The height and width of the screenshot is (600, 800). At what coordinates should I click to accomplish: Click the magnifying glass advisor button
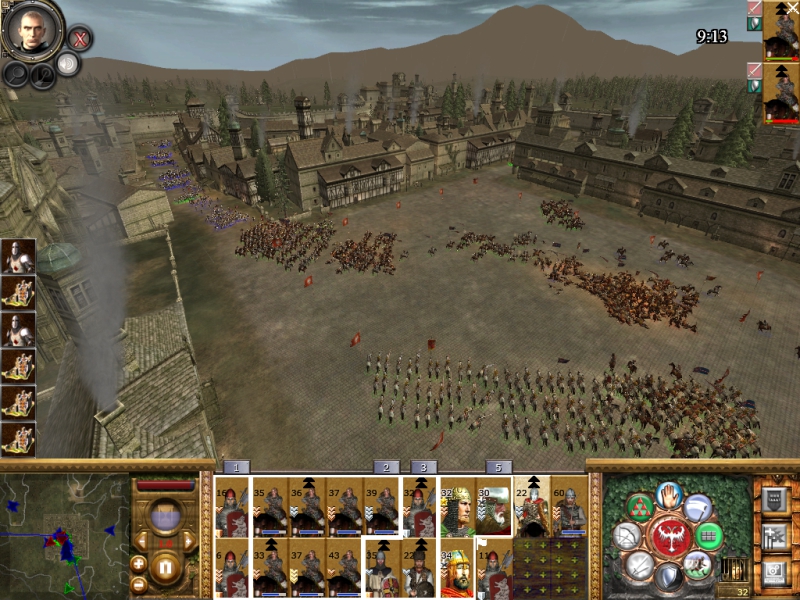pyautogui.click(x=17, y=73)
